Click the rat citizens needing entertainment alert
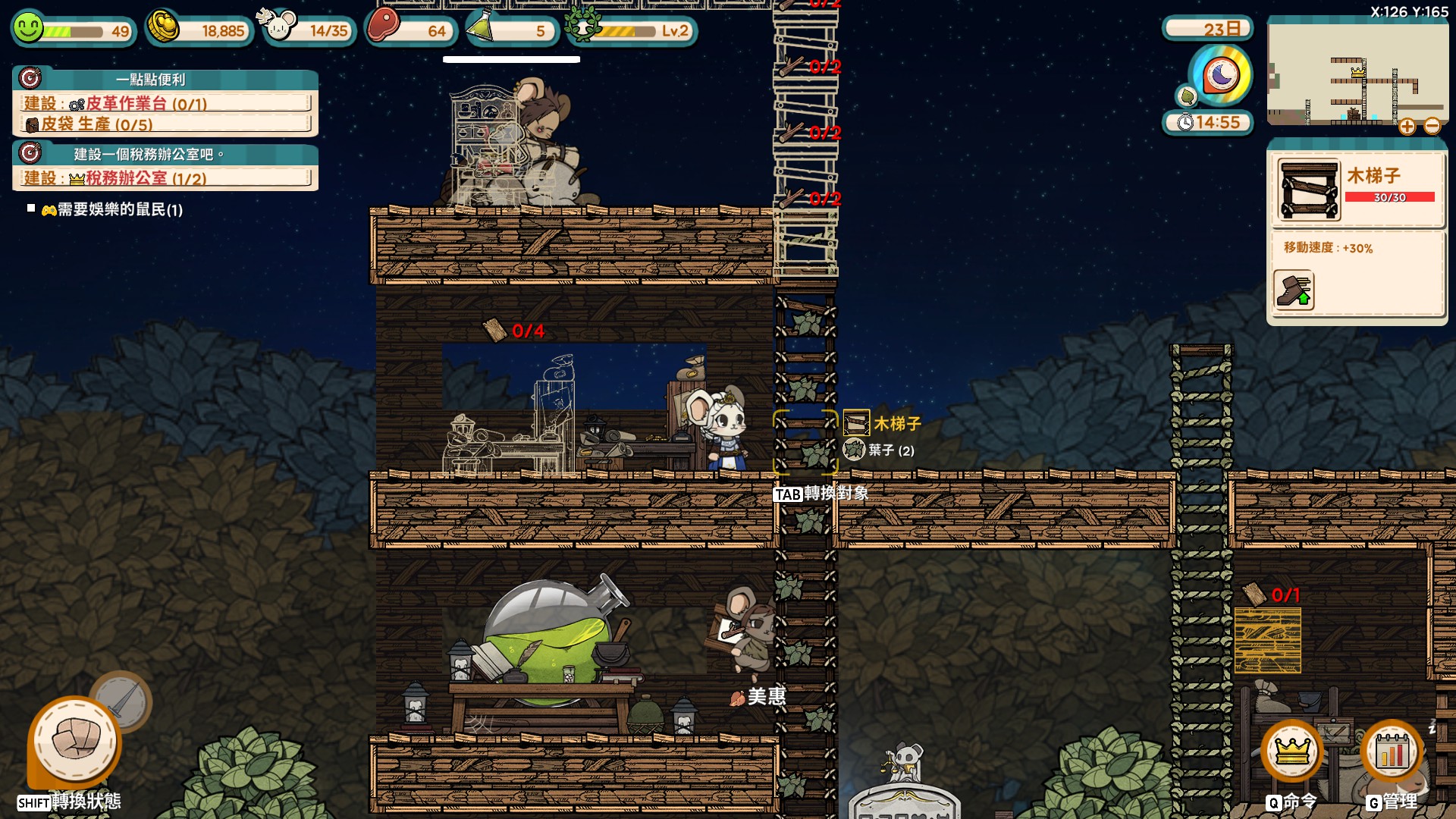This screenshot has height=819, width=1456. point(112,209)
